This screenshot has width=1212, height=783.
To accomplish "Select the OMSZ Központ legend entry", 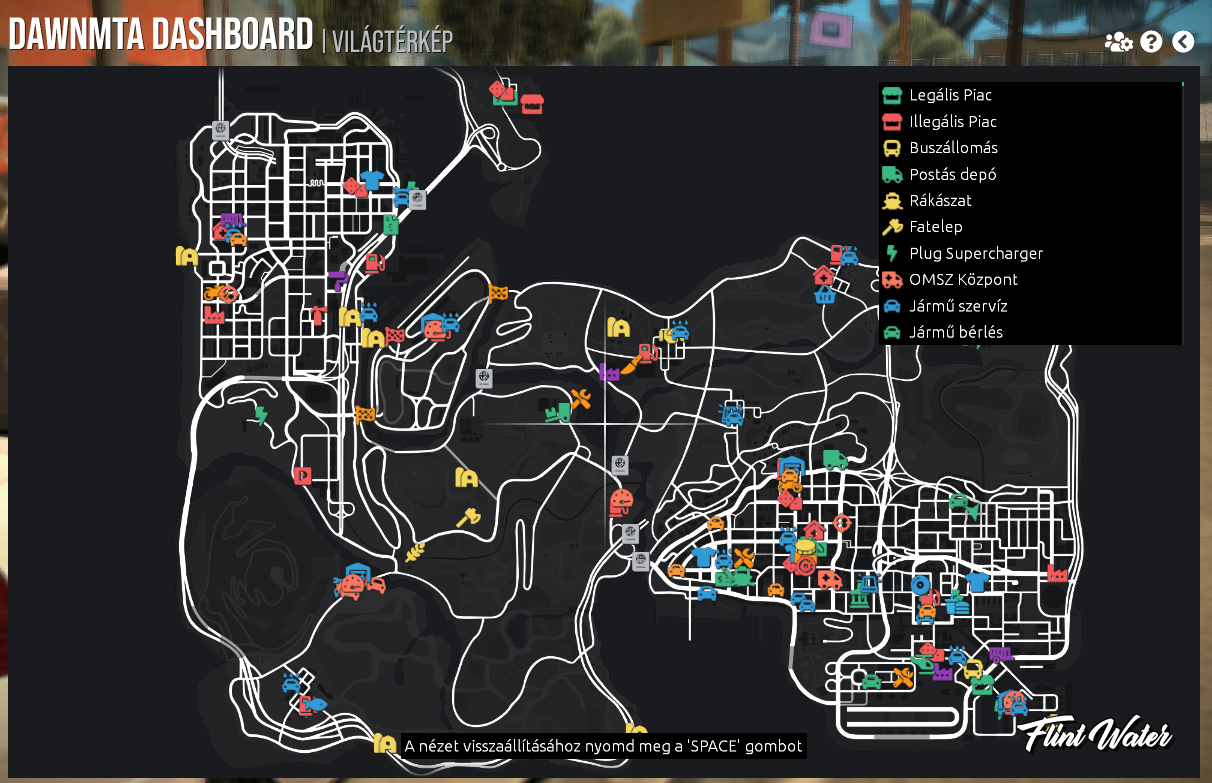I will click(x=963, y=279).
